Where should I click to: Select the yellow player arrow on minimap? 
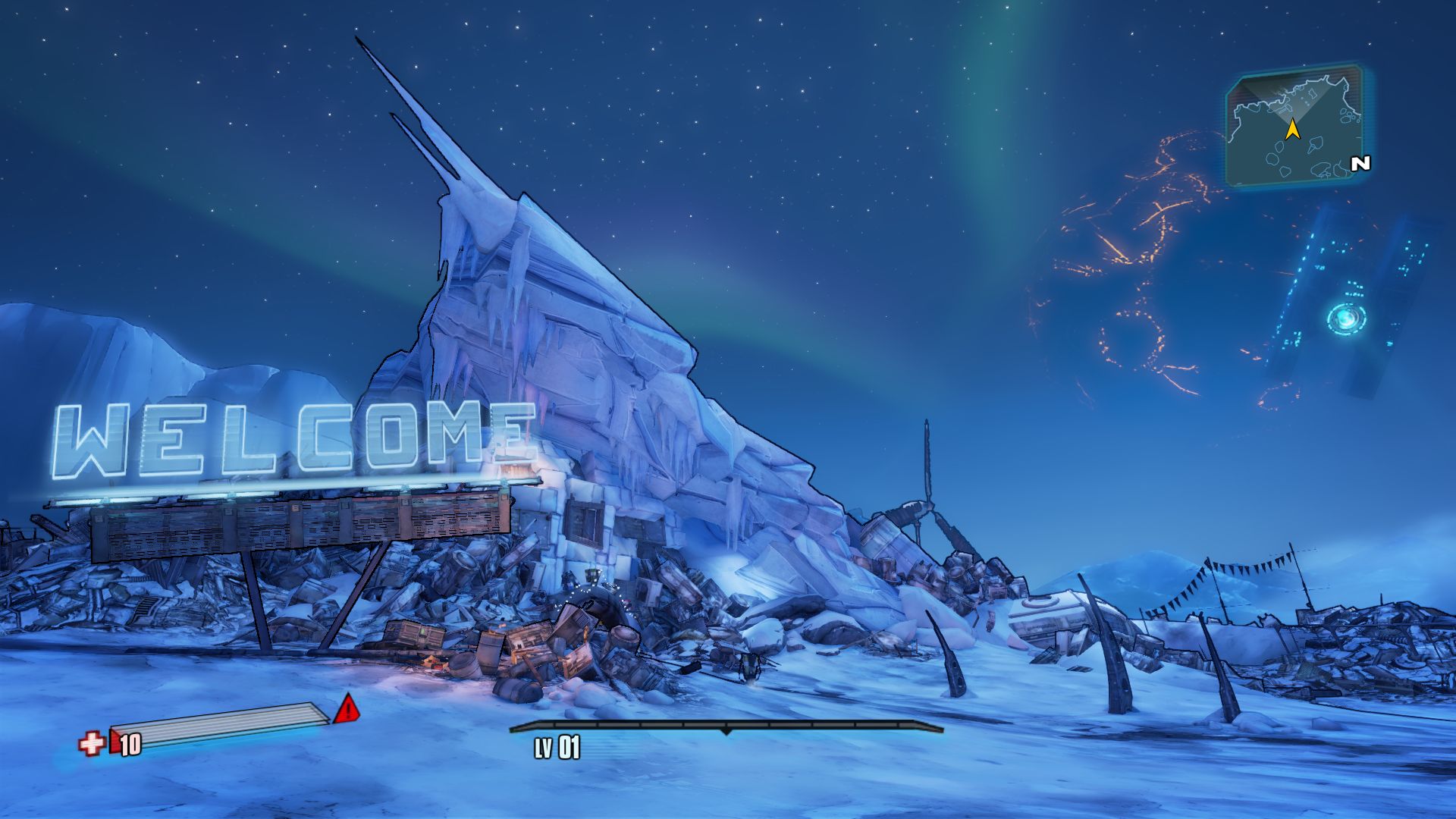tap(1293, 130)
